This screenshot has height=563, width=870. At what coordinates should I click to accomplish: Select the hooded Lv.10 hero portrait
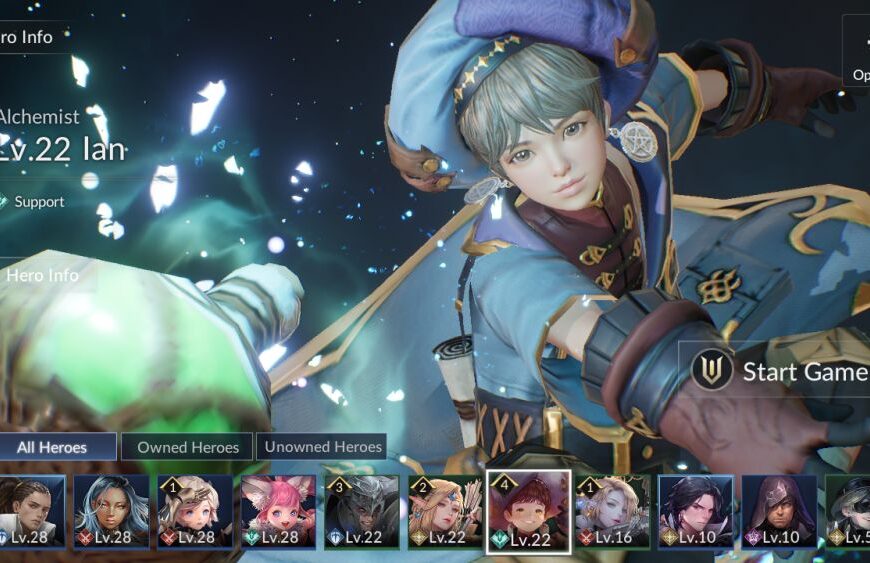point(779,511)
